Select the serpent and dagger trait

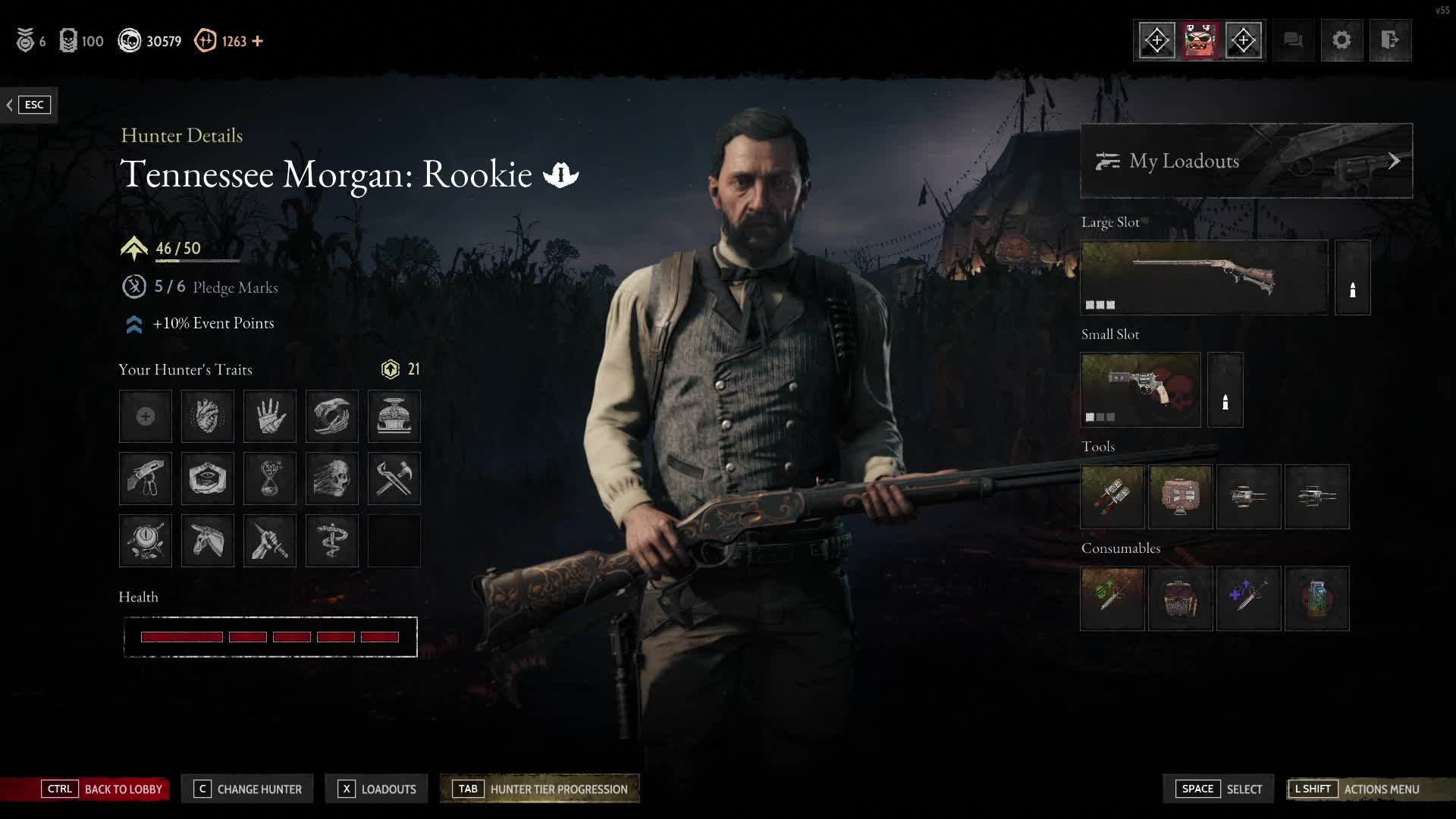[x=332, y=541]
